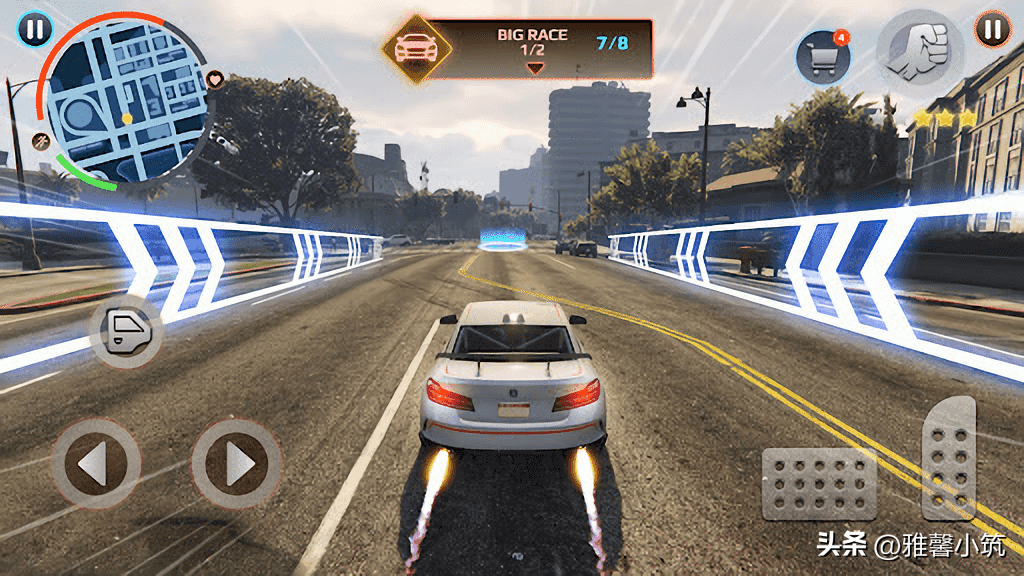Tap the tall gas accelerator pedal
This screenshot has height=576, width=1024.
click(x=948, y=457)
